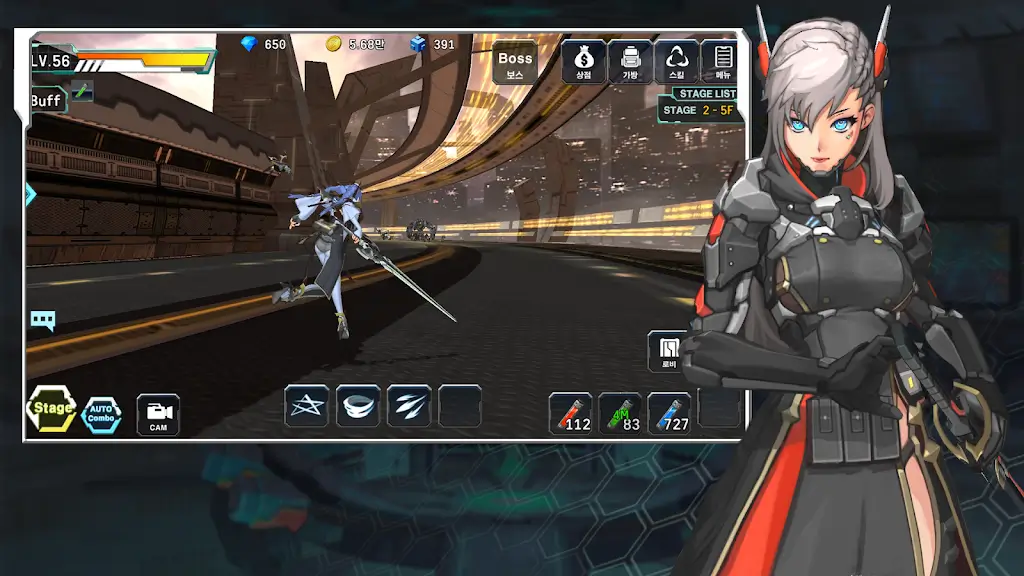Open the skill menu with the triangle icon
The width and height of the screenshot is (1024, 576).
click(677, 62)
